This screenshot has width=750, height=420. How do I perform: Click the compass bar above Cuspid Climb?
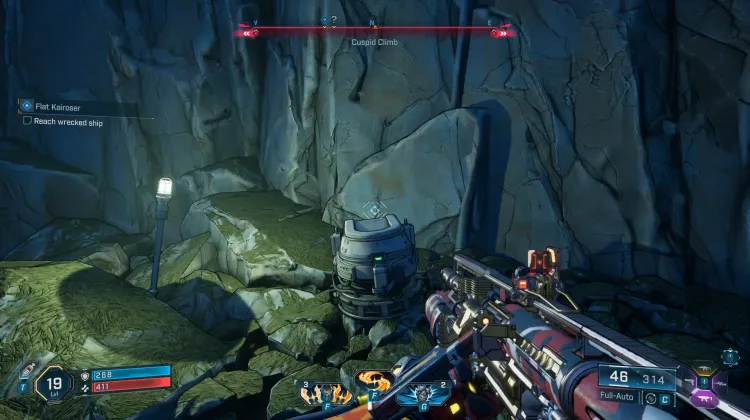click(375, 31)
